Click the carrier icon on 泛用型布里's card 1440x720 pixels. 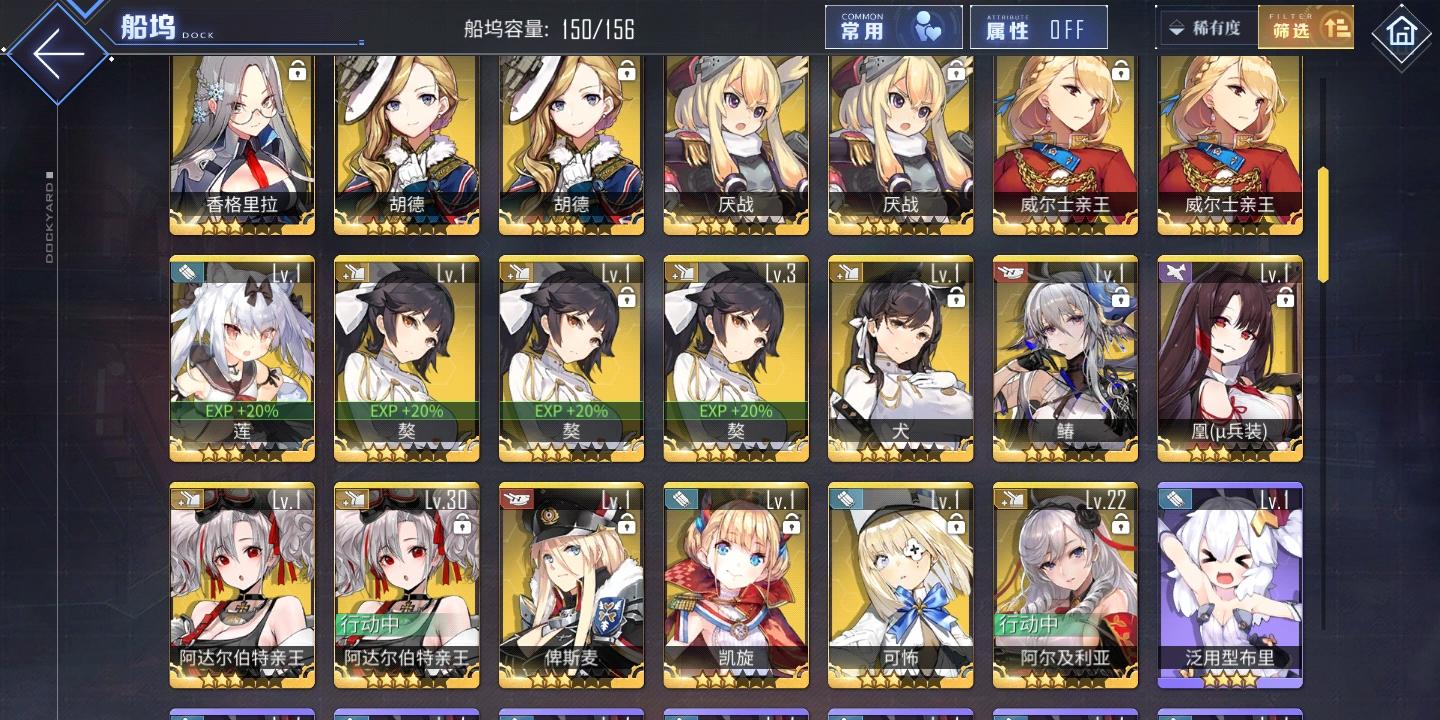pos(1174,497)
